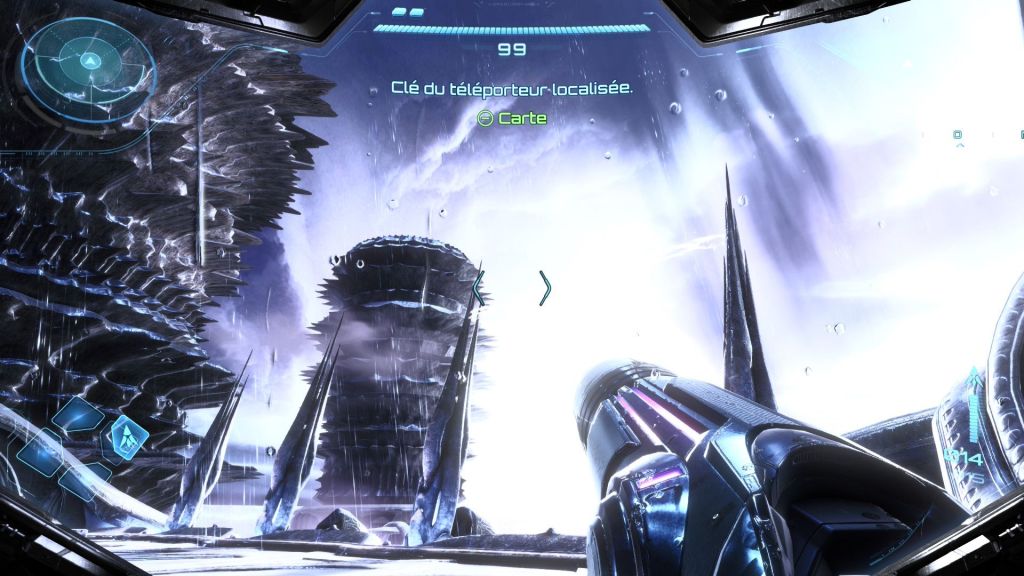Open the map via the Carte prompt

point(512,118)
